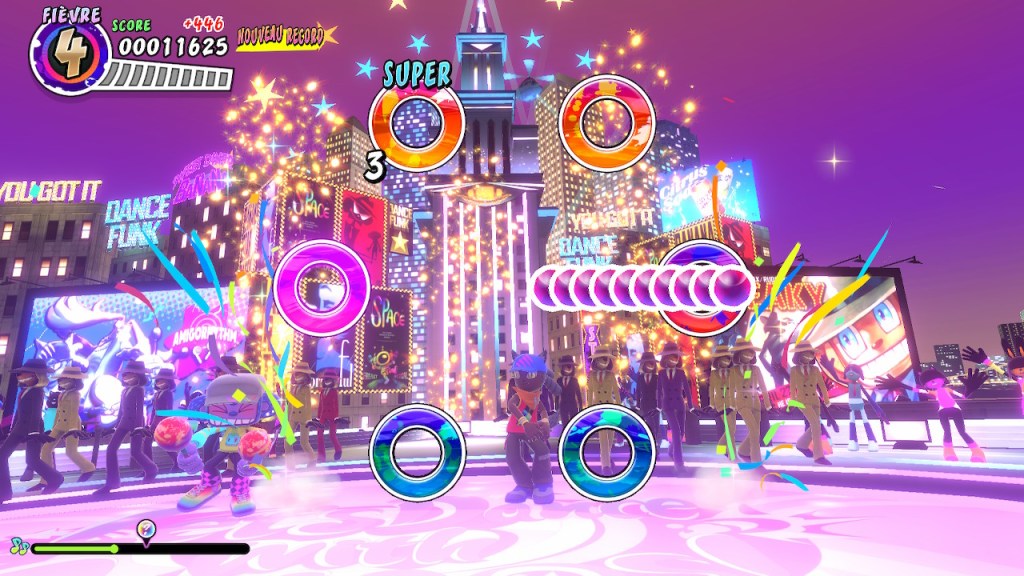Screen dimensions: 1024x576
Task: Tap the magenta ring with no incoming notes
Action: 322,287
